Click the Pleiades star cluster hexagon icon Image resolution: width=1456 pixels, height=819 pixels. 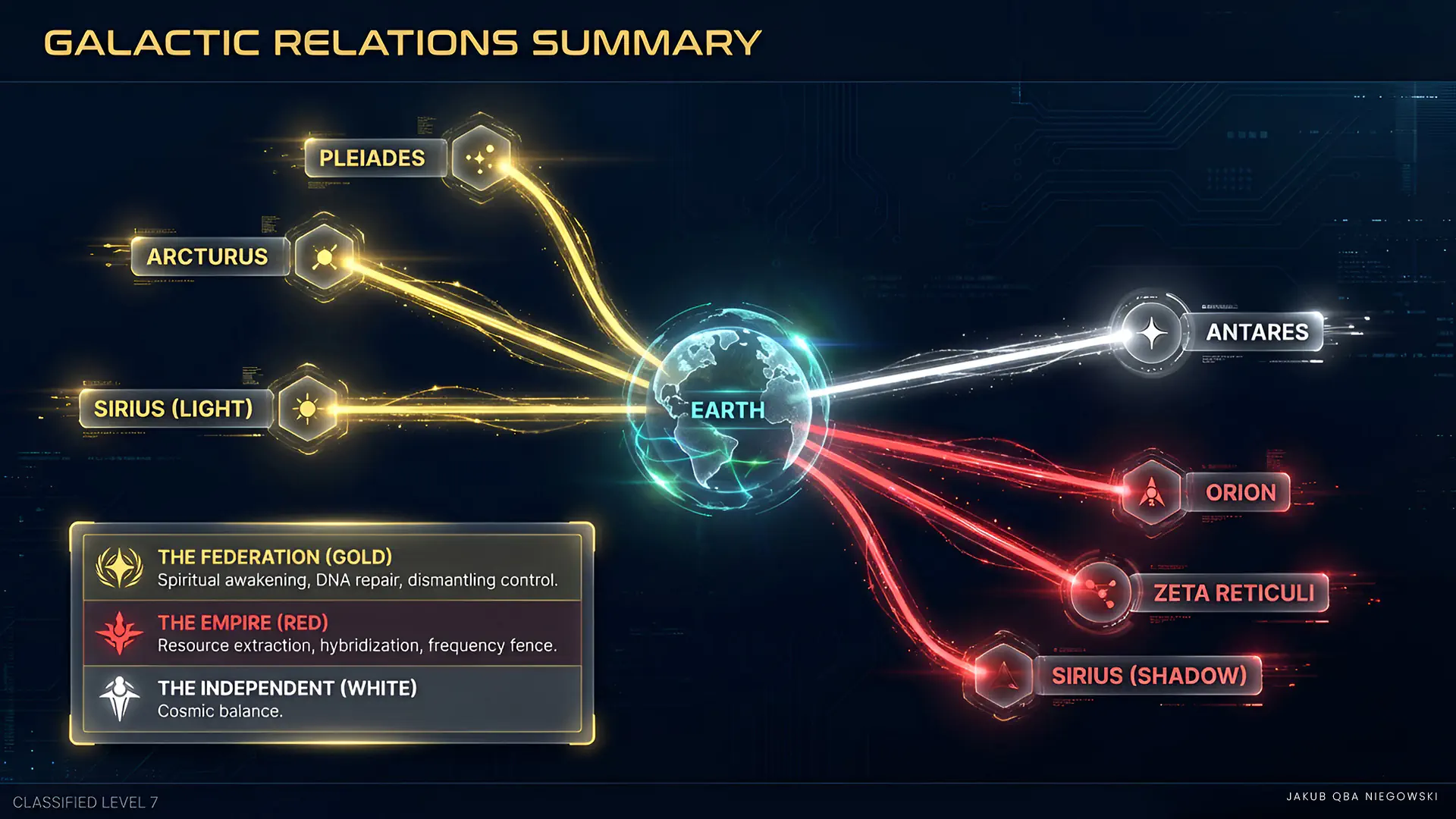point(481,158)
